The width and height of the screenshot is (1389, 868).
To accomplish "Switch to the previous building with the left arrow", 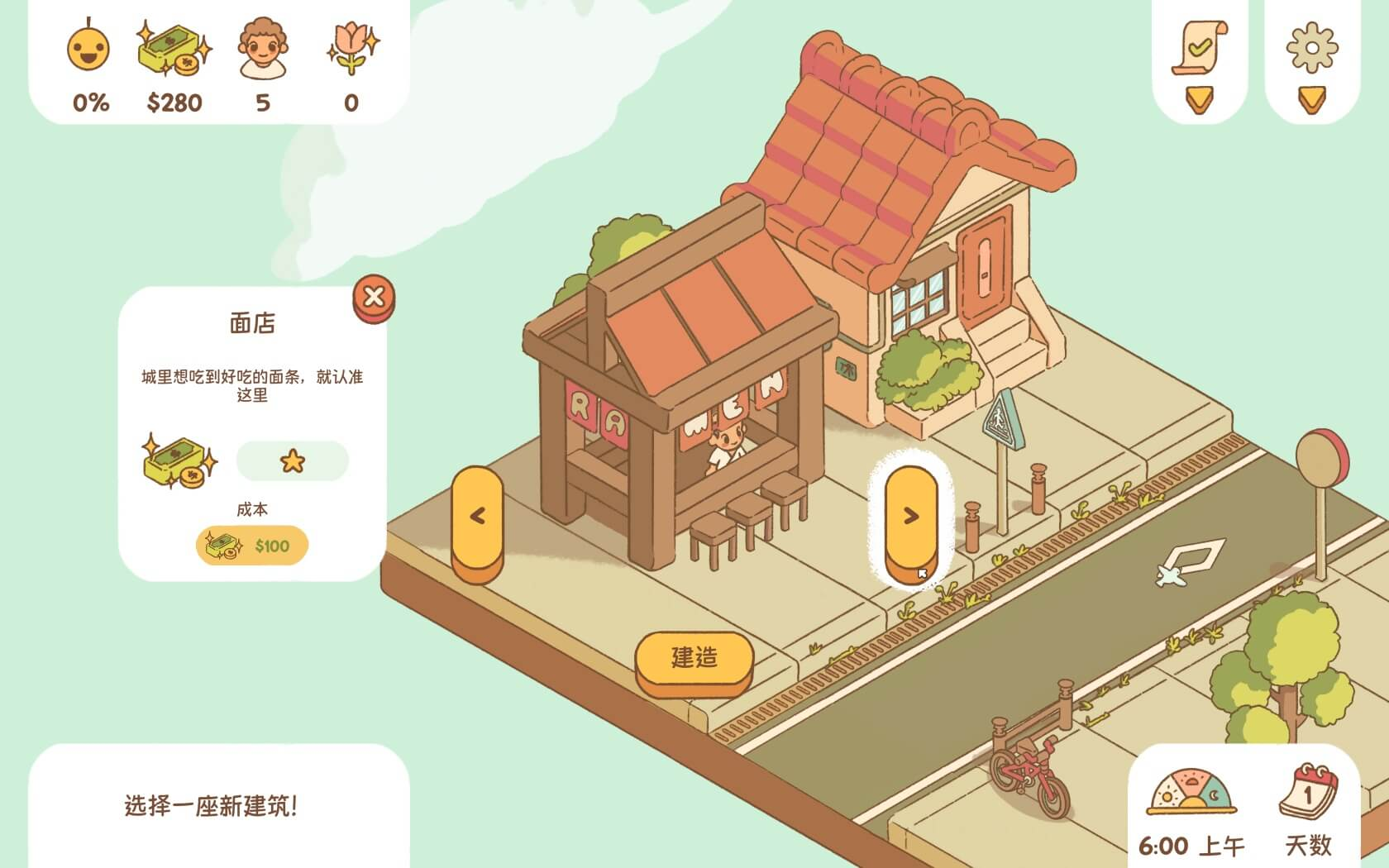I will pos(477,517).
